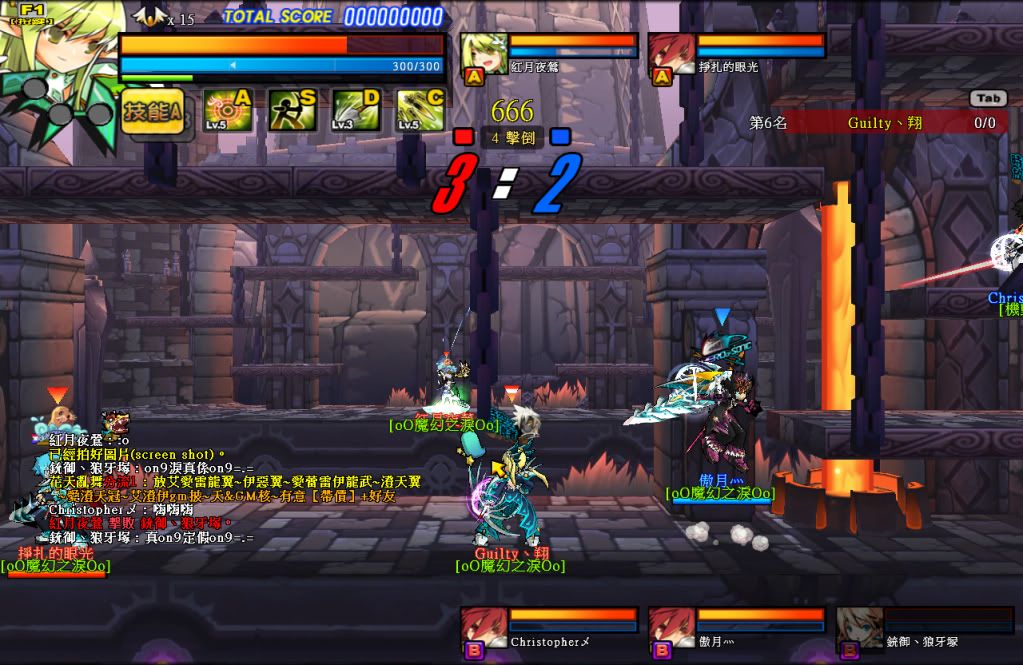Use the archer silhouette skill on slot S

tap(292, 110)
